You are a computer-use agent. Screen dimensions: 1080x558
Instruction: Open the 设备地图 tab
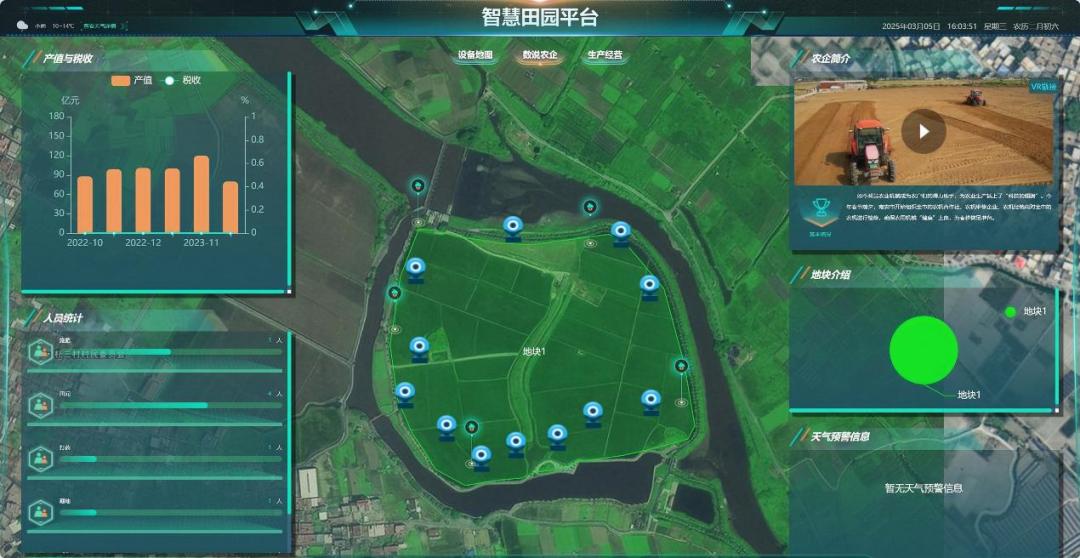(x=475, y=55)
